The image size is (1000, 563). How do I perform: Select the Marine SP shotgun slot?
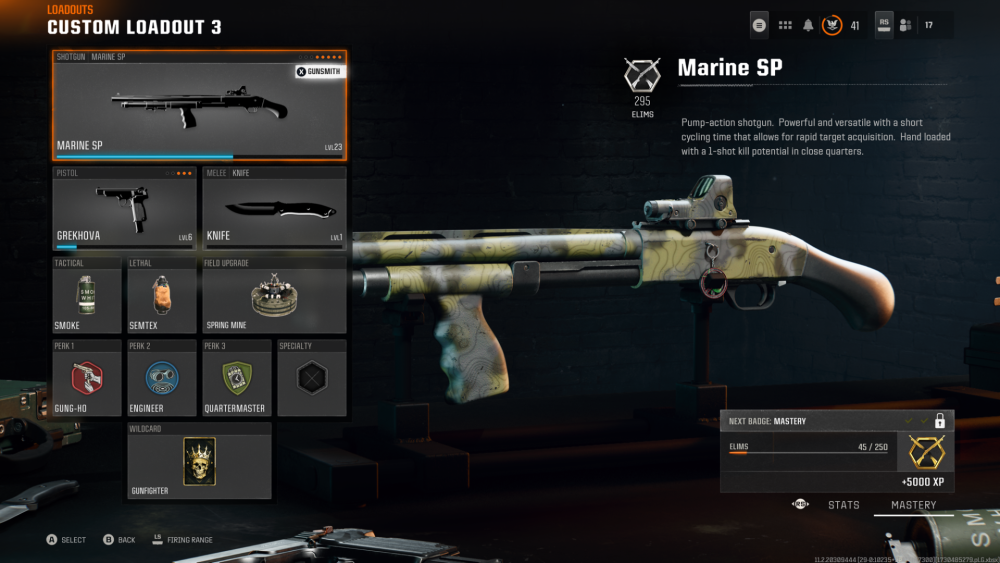(x=199, y=105)
